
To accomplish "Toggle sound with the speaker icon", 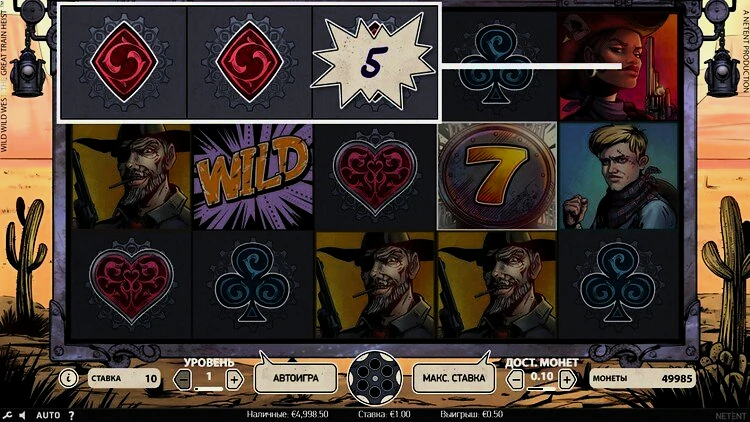I will 23,414.
